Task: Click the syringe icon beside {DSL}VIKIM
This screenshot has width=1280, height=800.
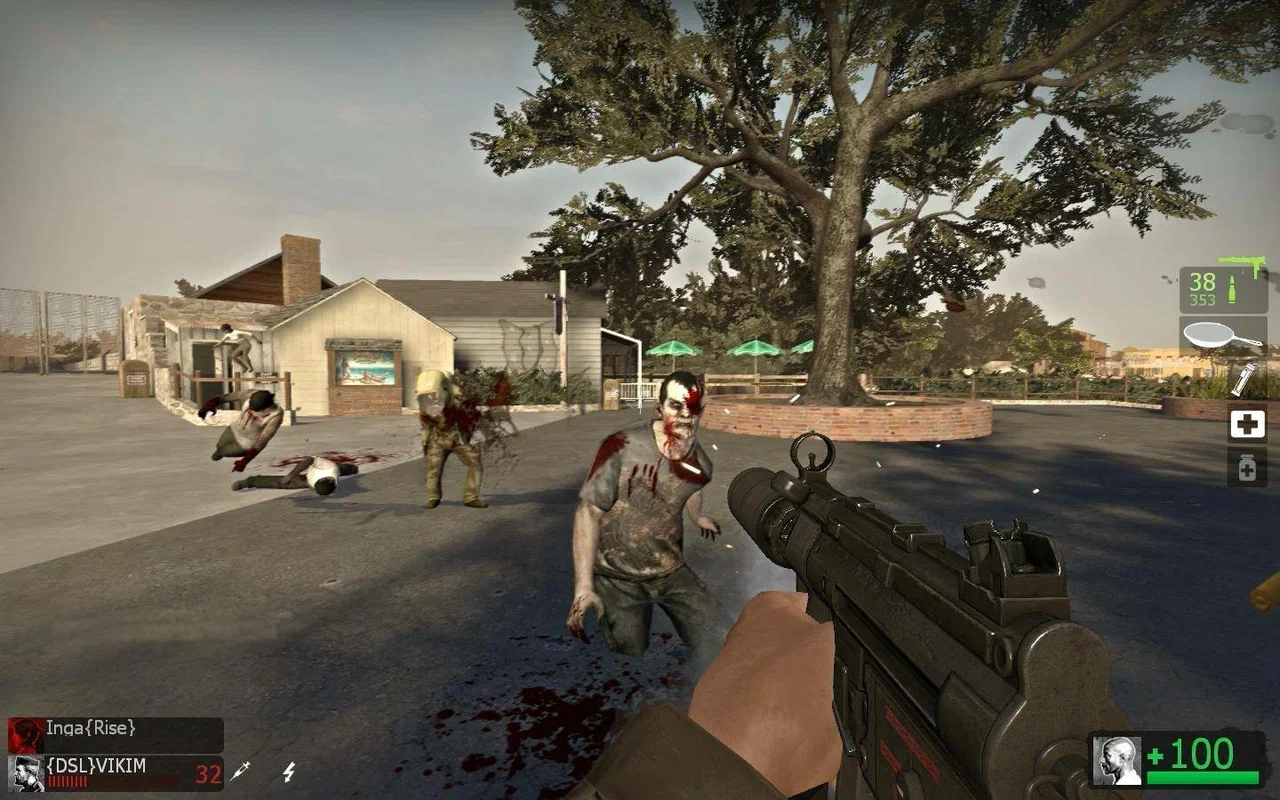Action: click(x=240, y=771)
